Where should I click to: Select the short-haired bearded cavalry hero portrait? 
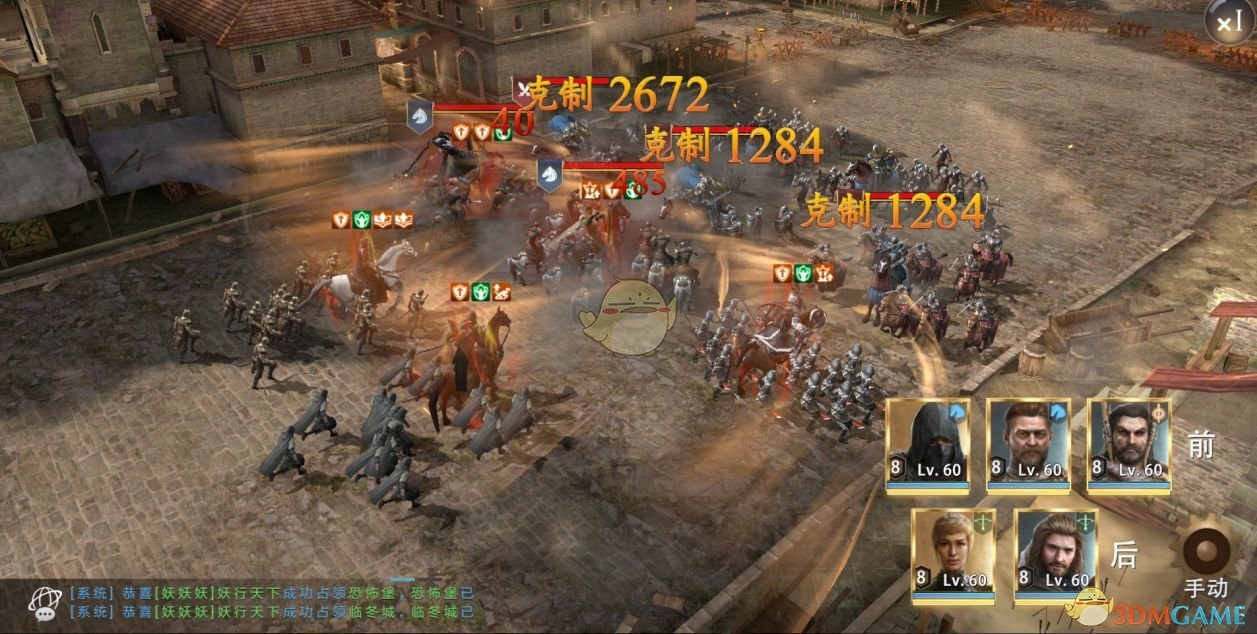1028,444
